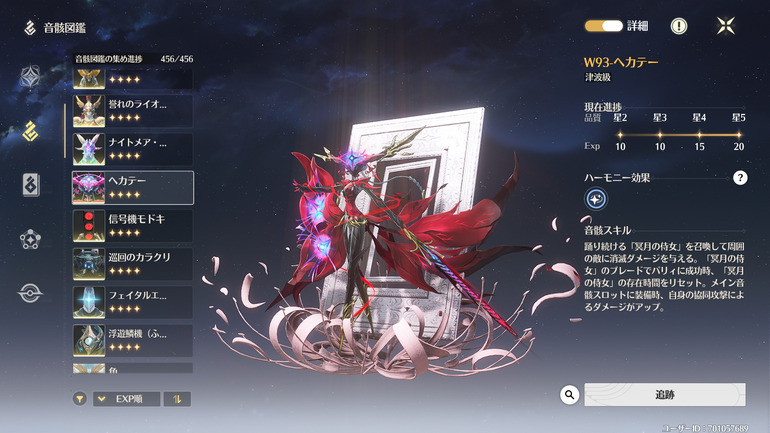Screen dimensions: 770x433
Task: Switch to the diamond star sidebar tab
Action: tap(31, 77)
